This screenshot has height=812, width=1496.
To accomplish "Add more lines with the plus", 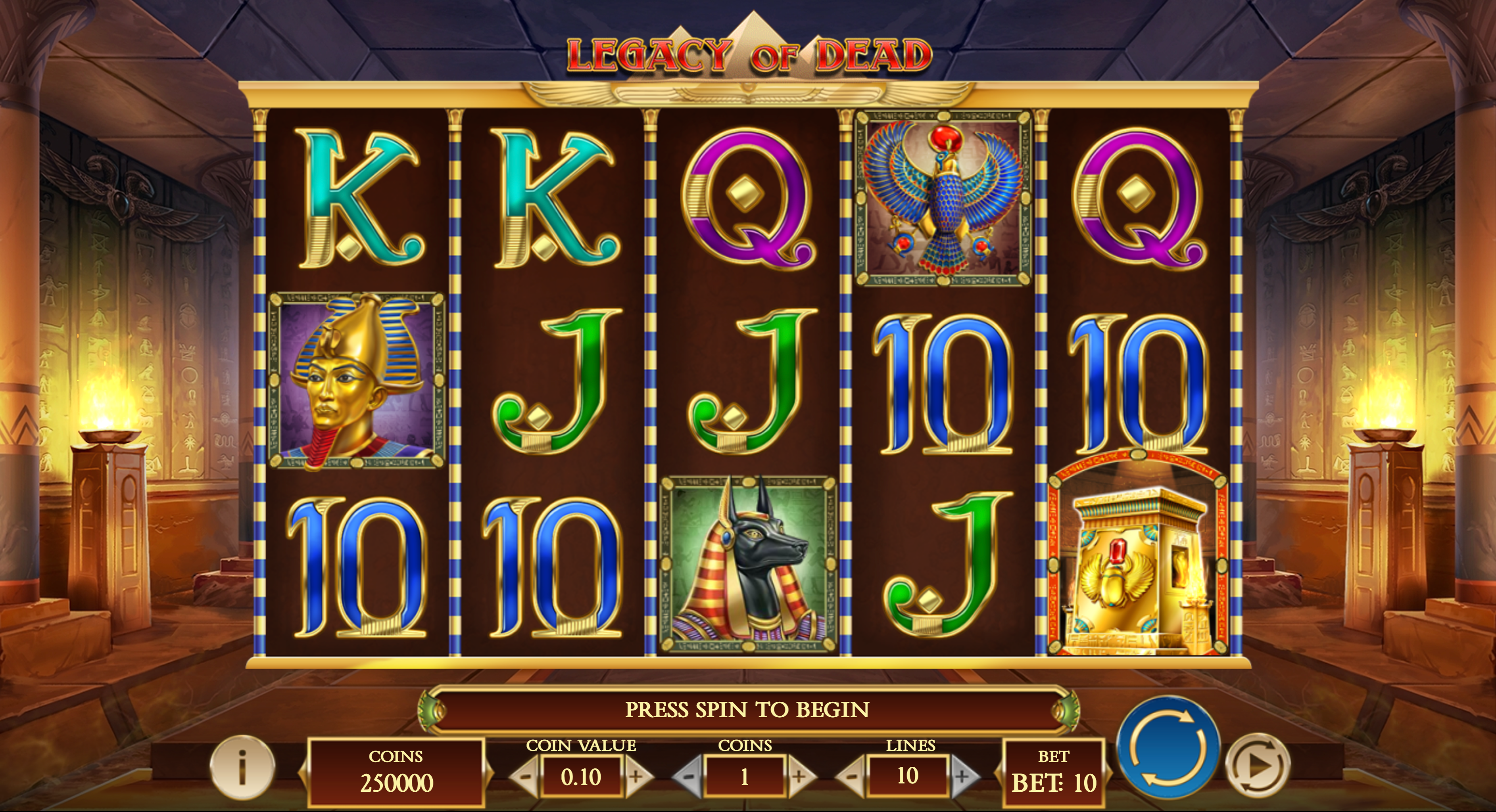I will click(962, 777).
